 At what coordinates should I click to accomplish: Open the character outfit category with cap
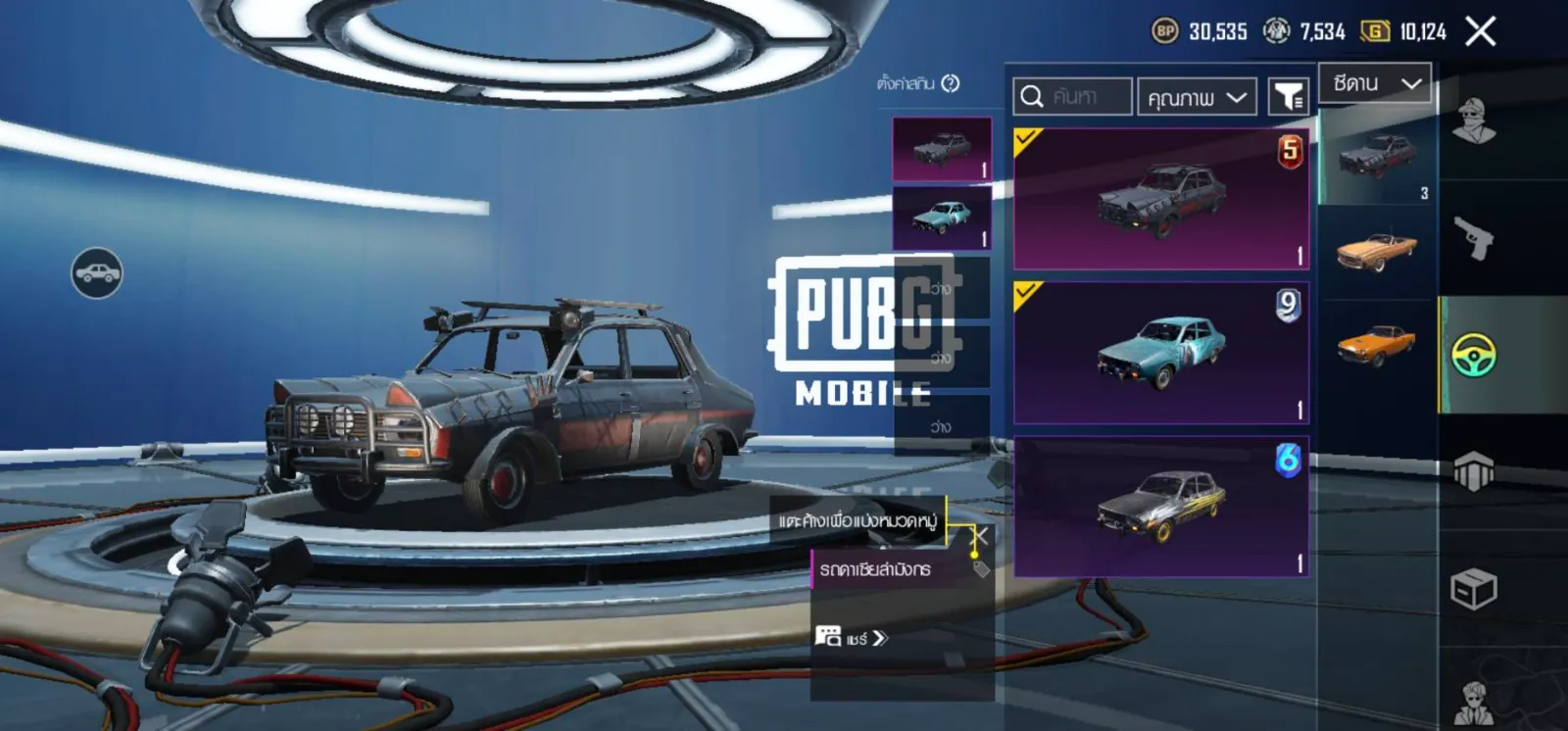[x=1474, y=122]
